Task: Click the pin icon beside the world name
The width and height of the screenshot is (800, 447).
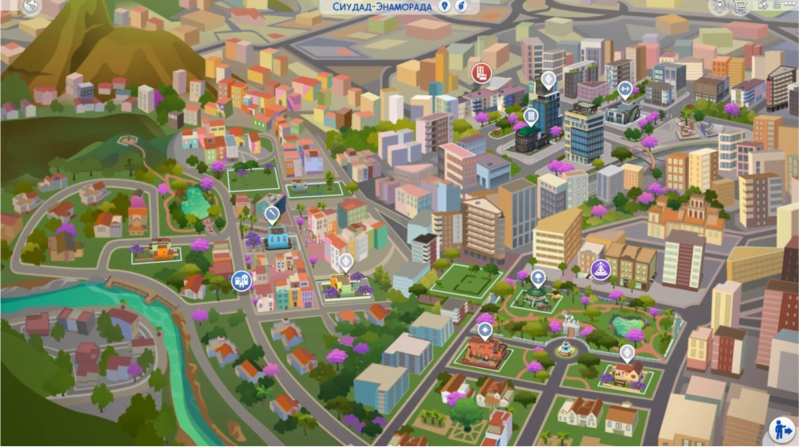Action: coord(444,6)
